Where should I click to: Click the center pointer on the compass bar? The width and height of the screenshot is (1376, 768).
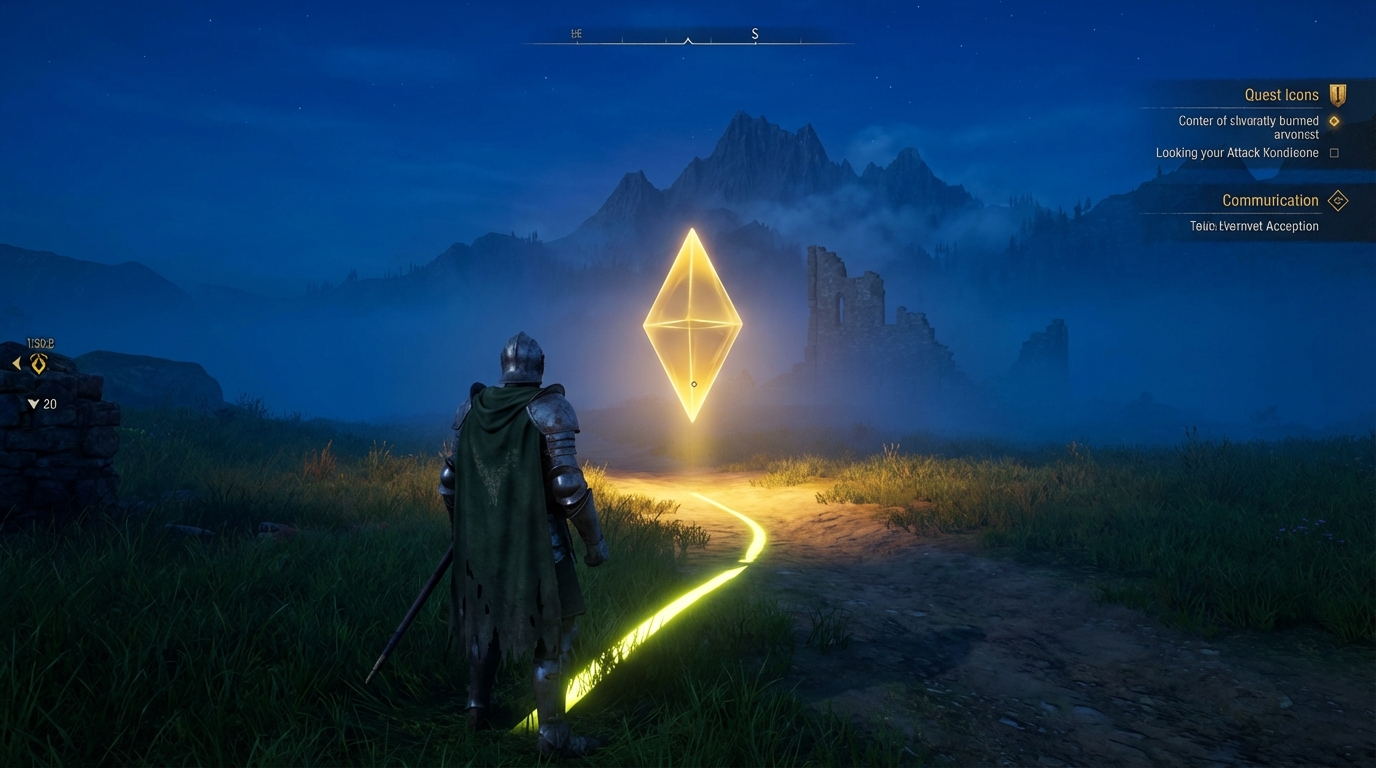click(688, 42)
